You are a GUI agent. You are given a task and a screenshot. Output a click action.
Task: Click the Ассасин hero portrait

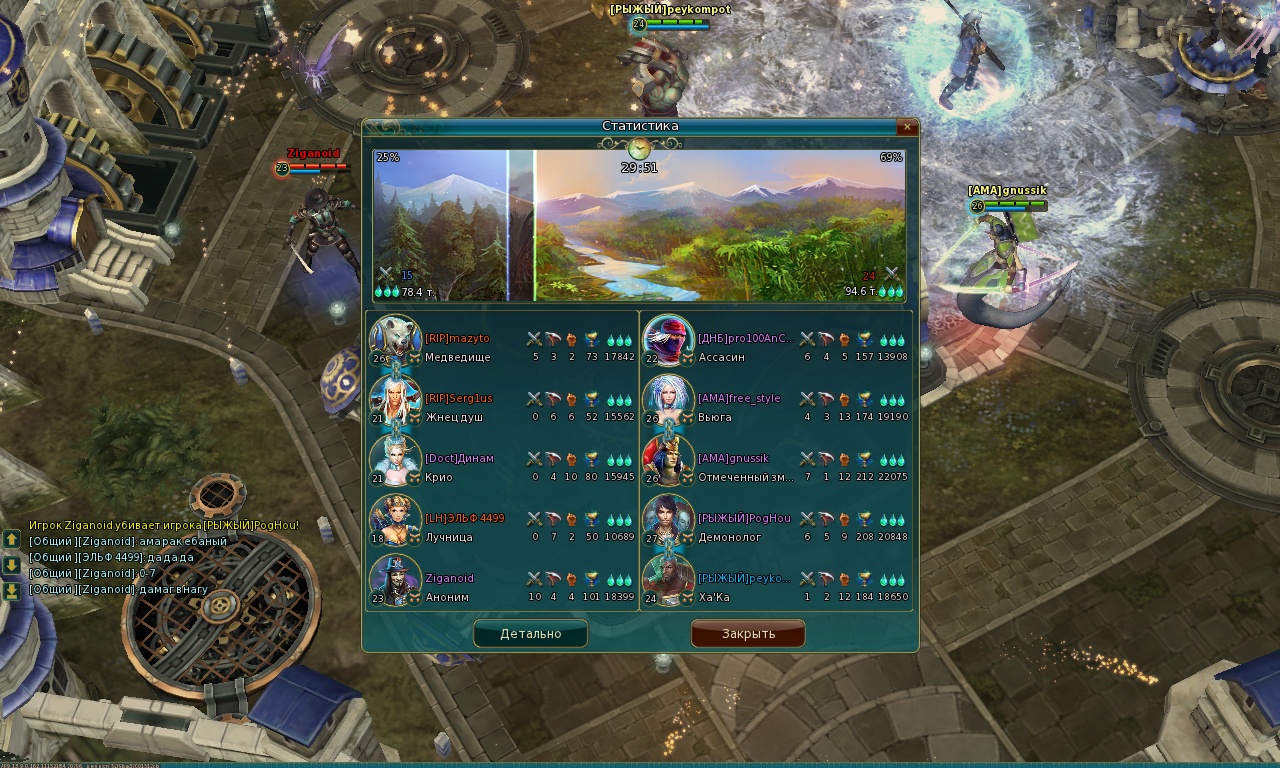click(x=668, y=340)
